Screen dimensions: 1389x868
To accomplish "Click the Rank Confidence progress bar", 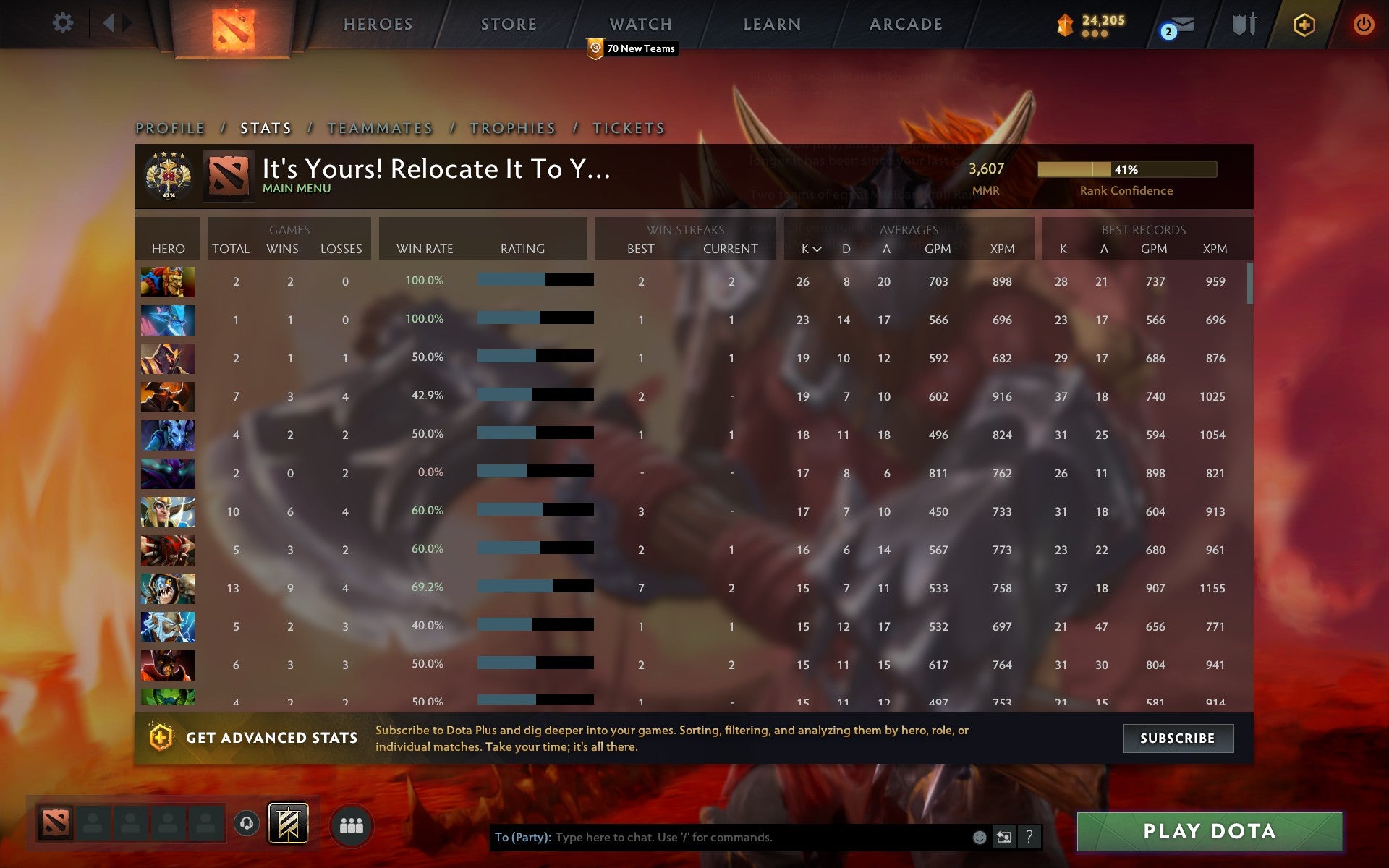I will click(x=1127, y=169).
